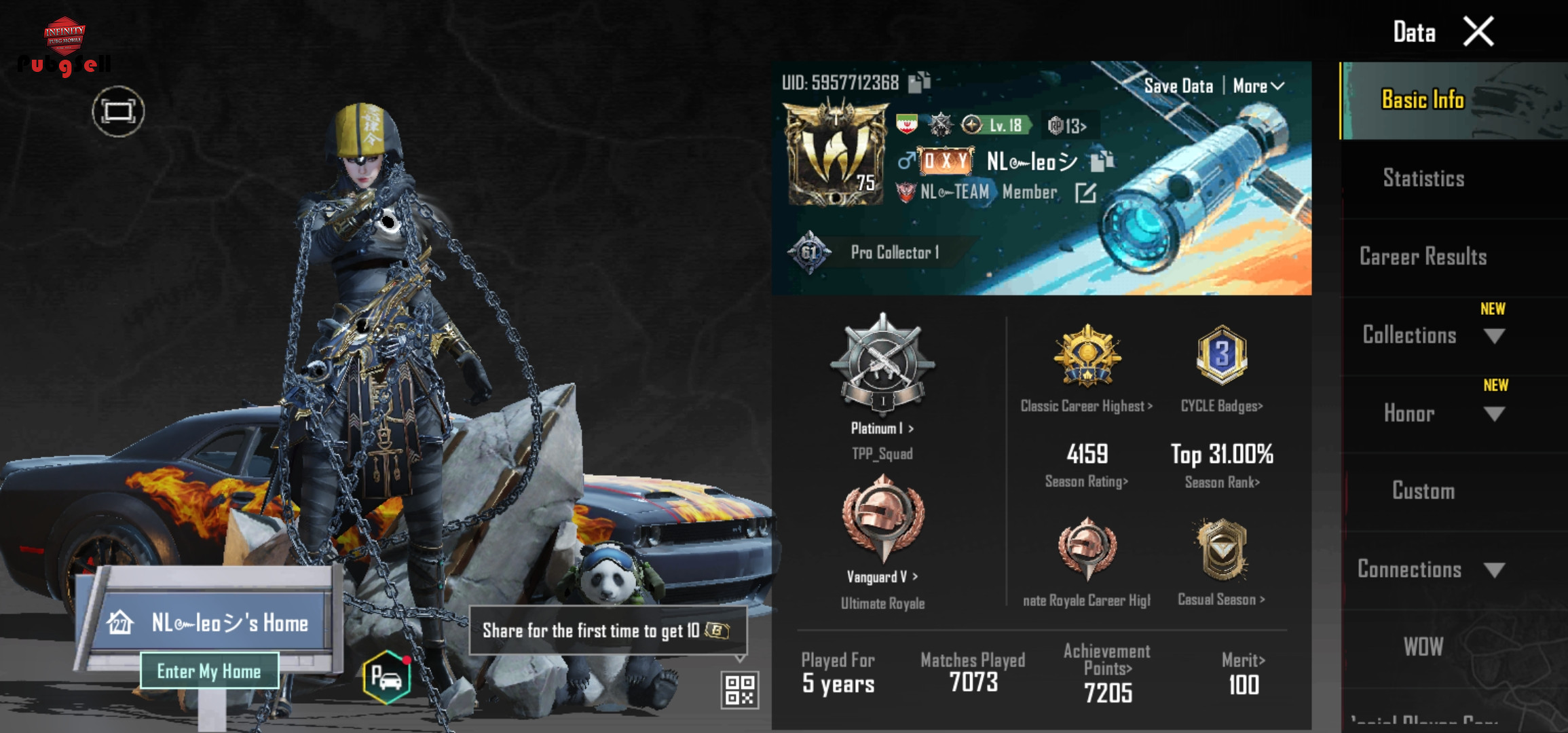Open the QR code icon
The image size is (1568, 733).
(739, 690)
